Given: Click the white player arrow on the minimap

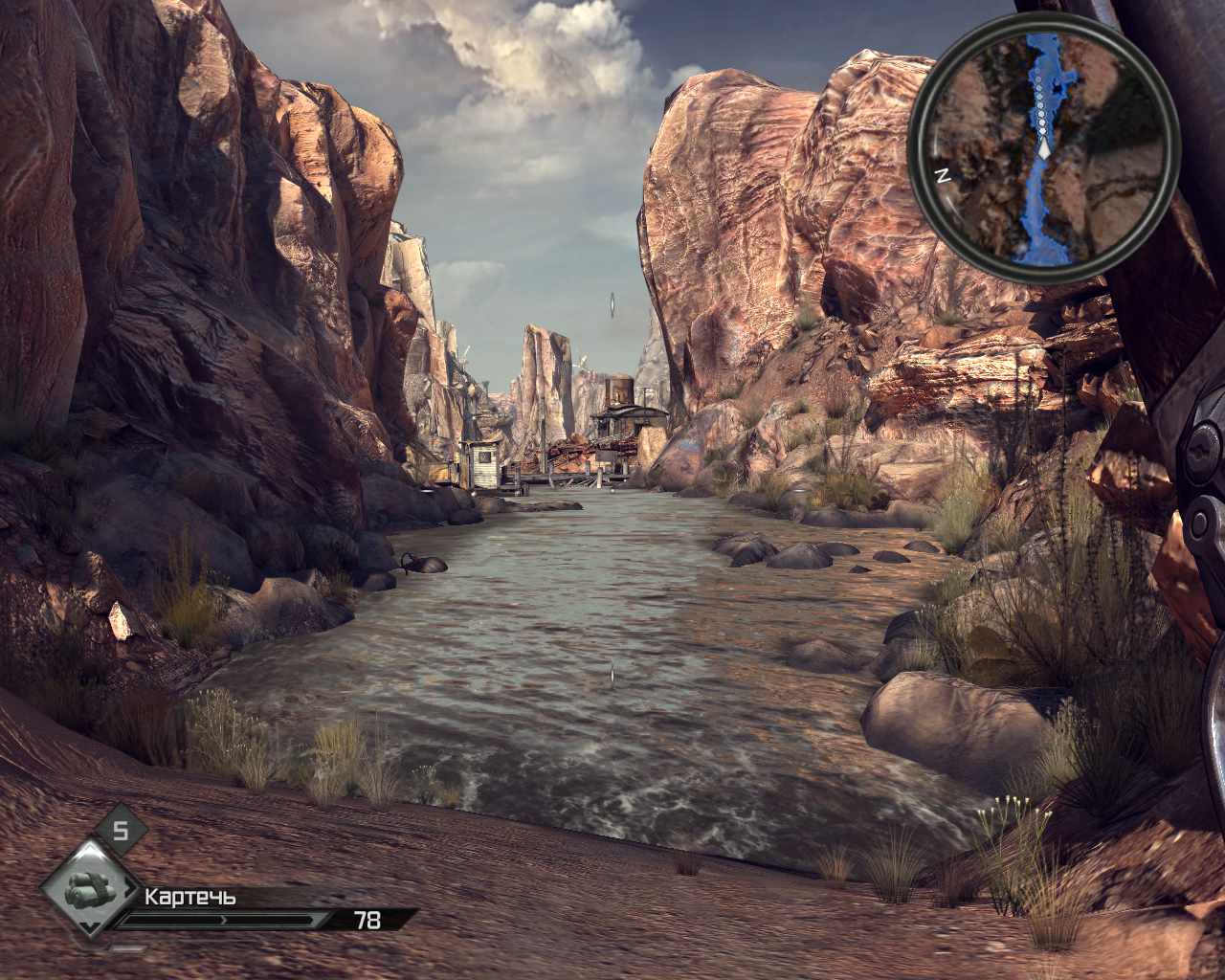Looking at the screenshot, I should (x=1044, y=150).
